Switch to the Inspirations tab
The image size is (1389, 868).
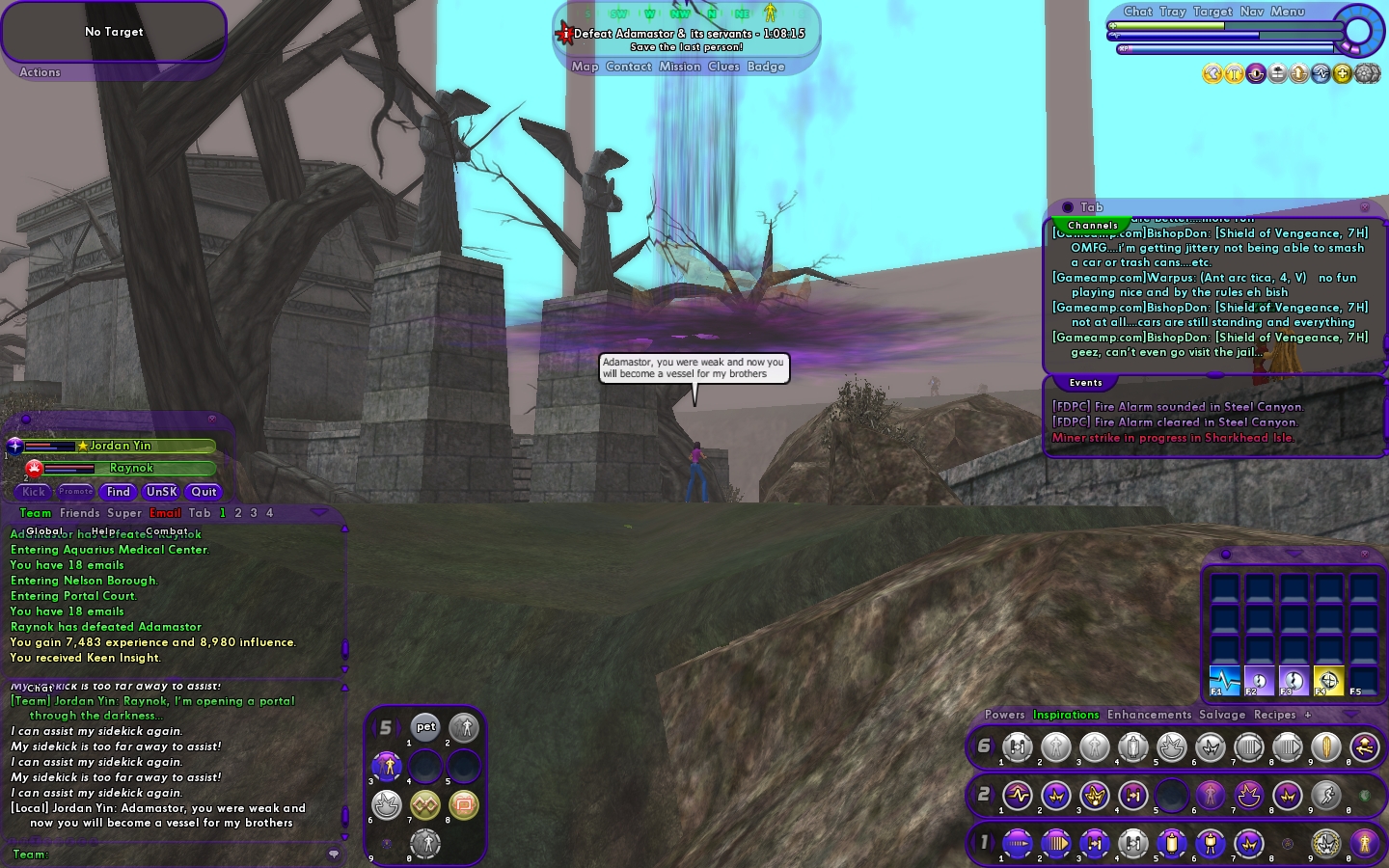tap(1066, 715)
